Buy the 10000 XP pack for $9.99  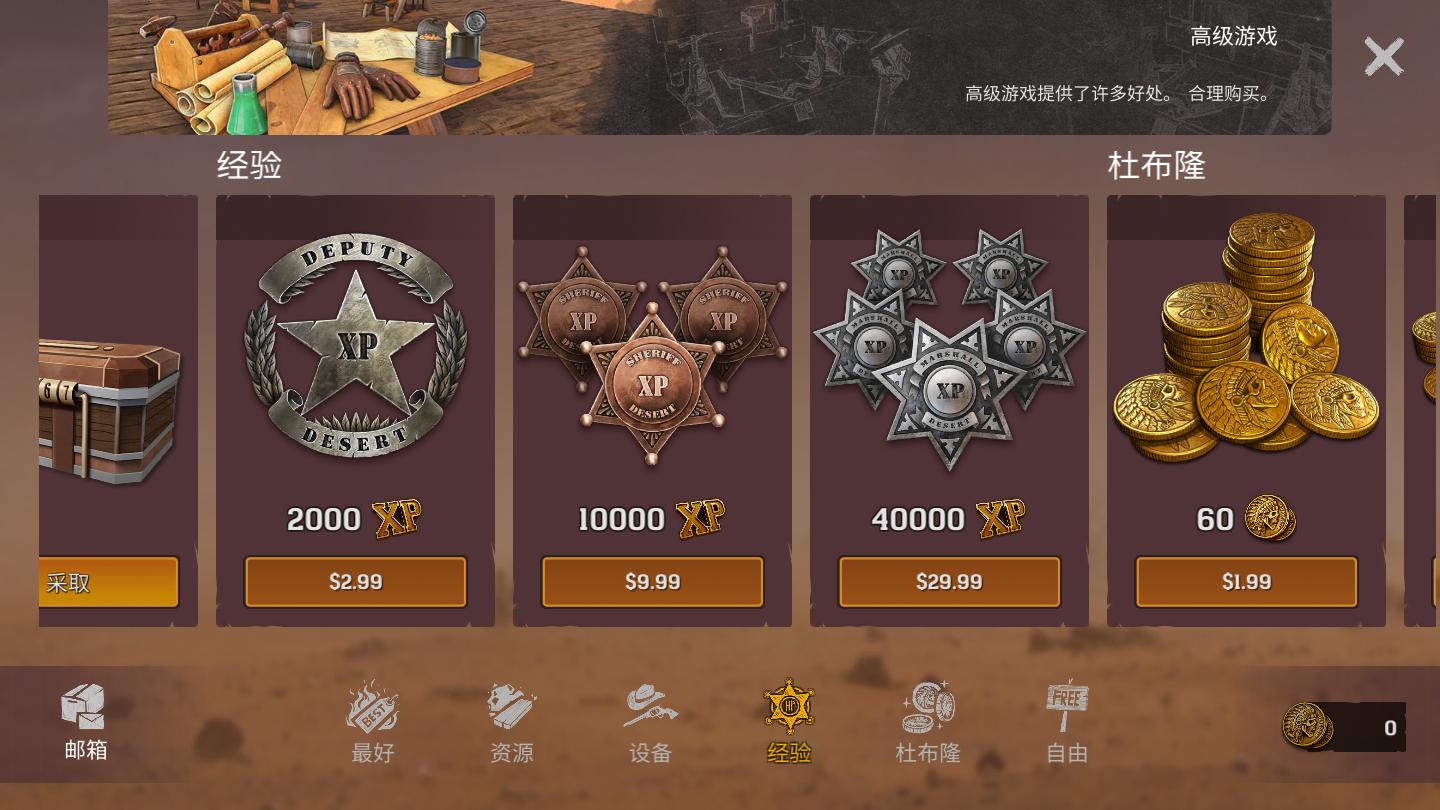(x=652, y=582)
